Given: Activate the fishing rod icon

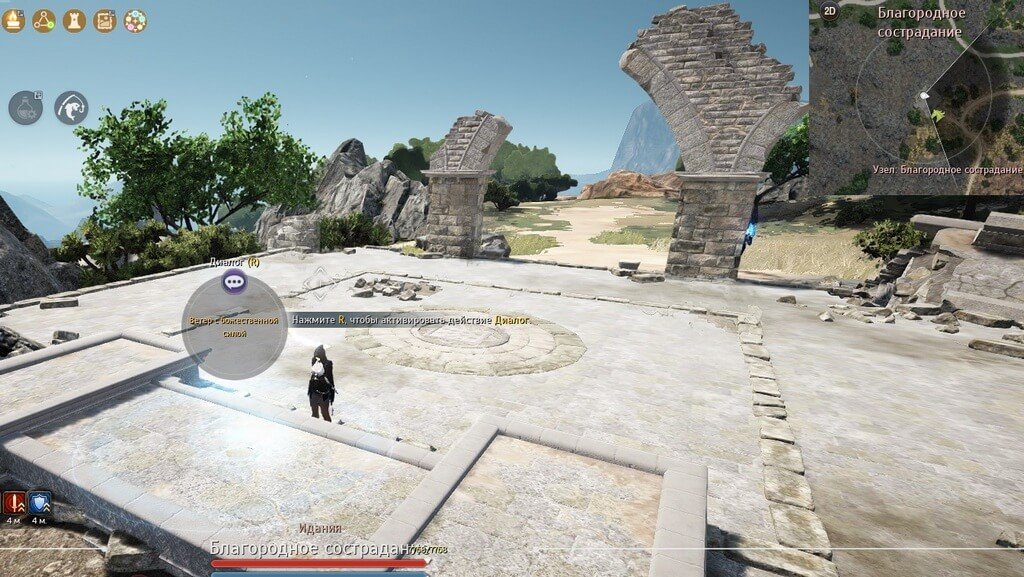Looking at the screenshot, I should click(x=71, y=108).
